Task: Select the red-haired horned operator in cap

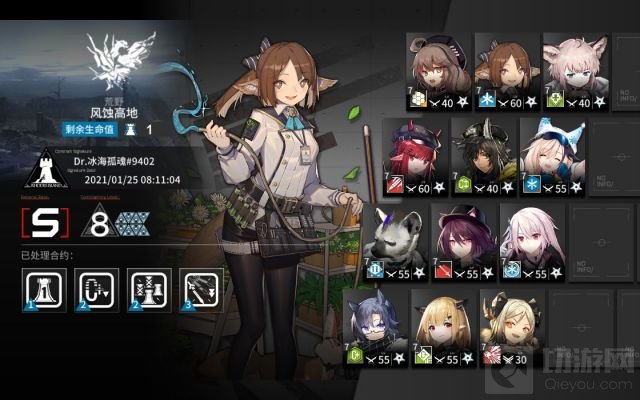Action: click(412, 153)
